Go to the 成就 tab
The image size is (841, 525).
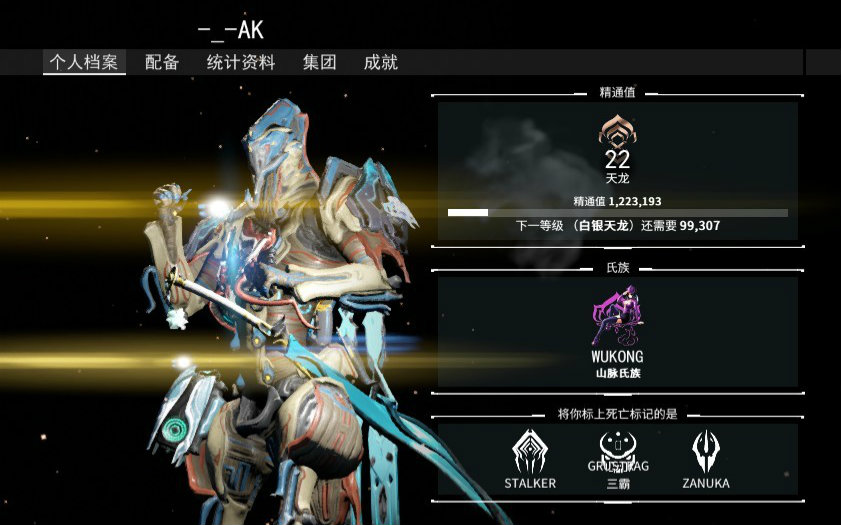pyautogui.click(x=381, y=62)
